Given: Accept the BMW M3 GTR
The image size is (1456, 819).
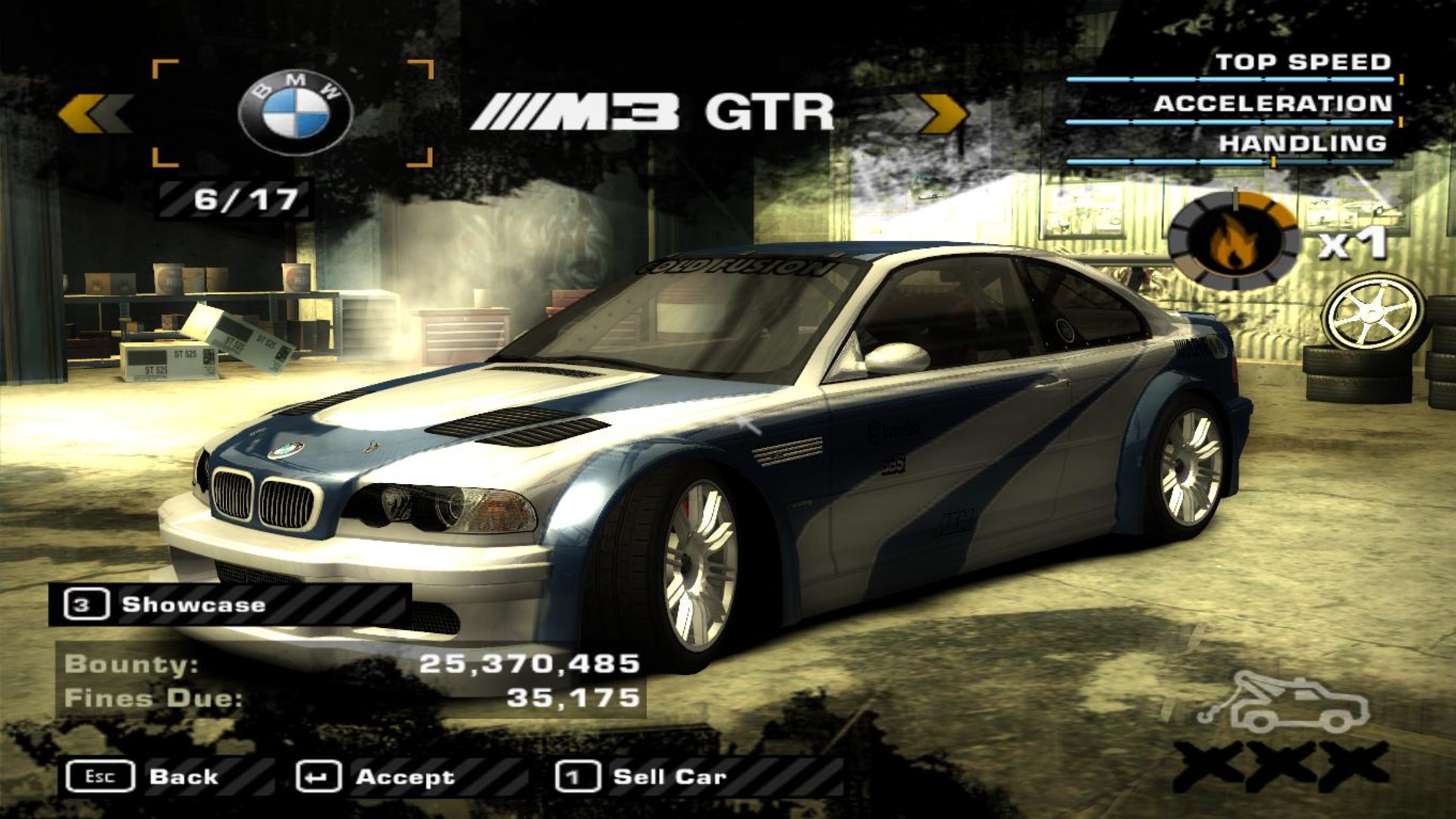Looking at the screenshot, I should pos(377,777).
